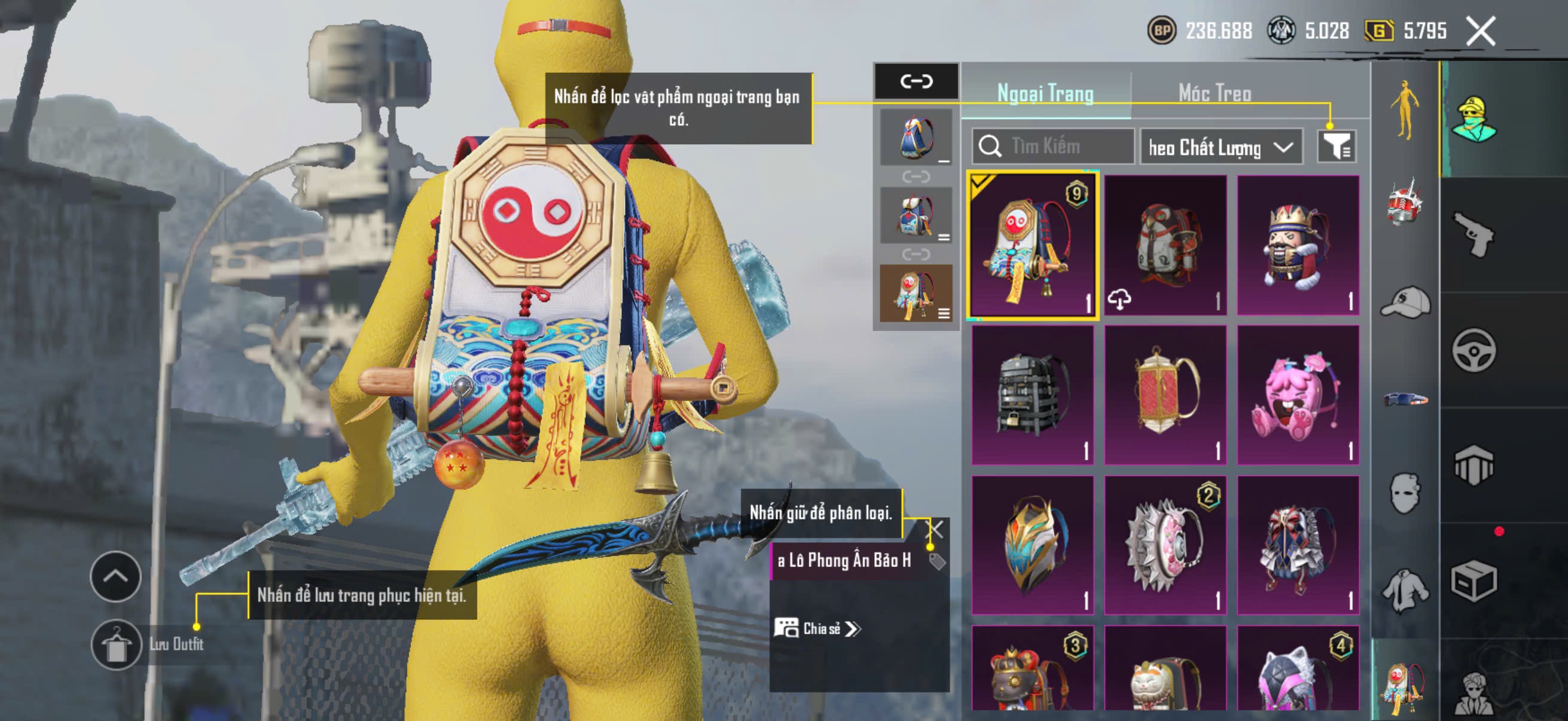Select the pink spiked round backpack
The image size is (1568, 721).
(1164, 545)
